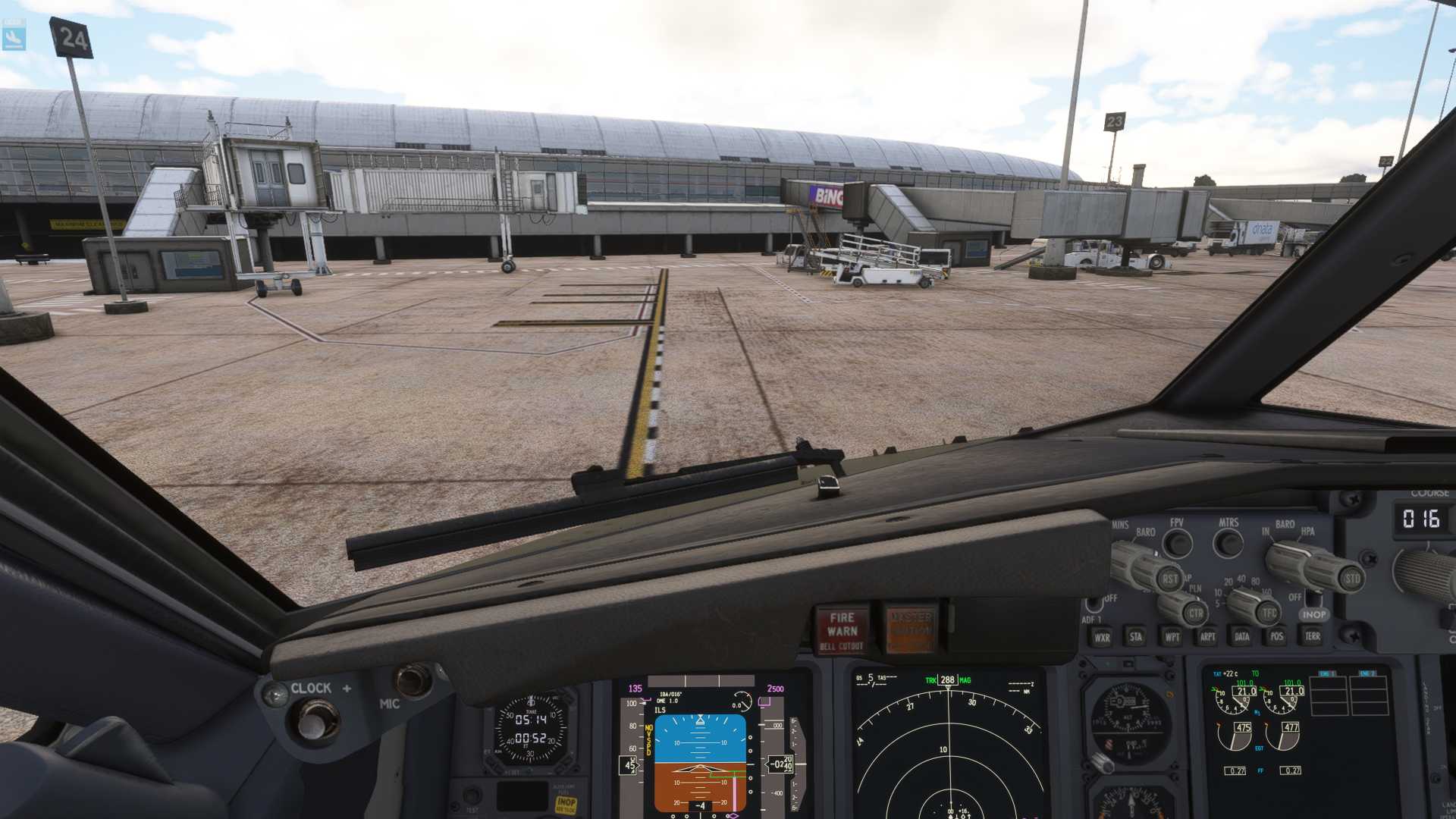The width and height of the screenshot is (1456, 819).
Task: Acknowledge the MASTER CAUTION light
Action: (910, 629)
